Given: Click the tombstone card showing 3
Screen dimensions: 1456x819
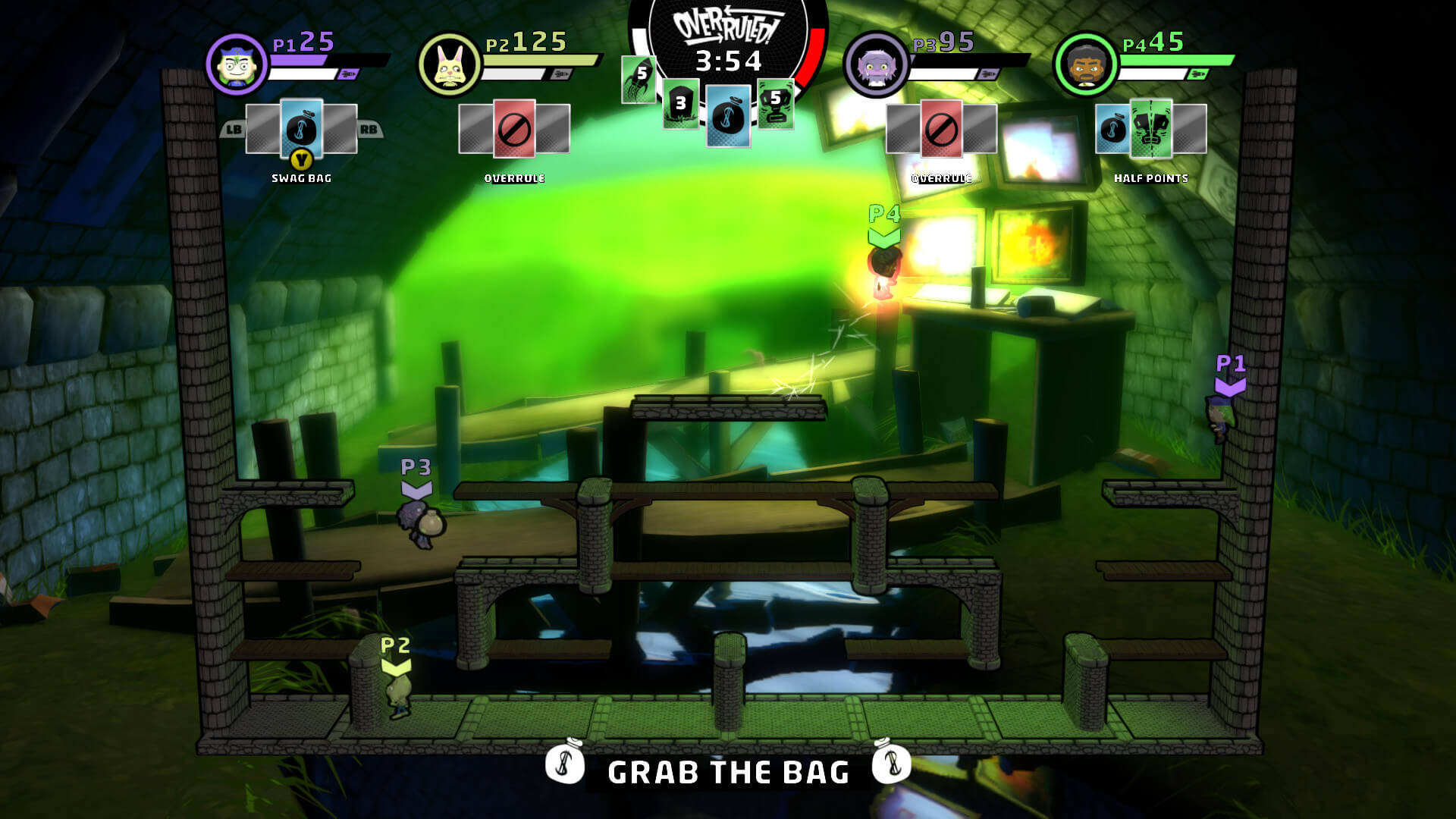Looking at the screenshot, I should [x=680, y=103].
